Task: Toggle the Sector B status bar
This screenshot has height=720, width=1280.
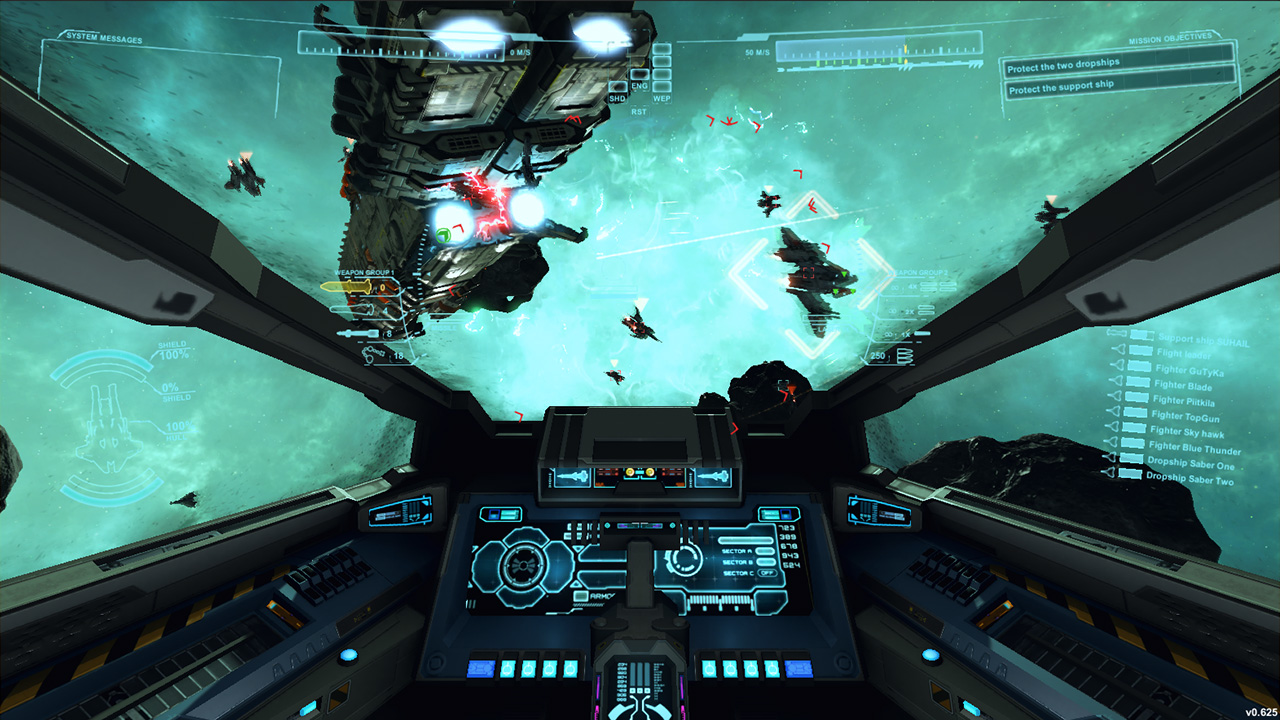Action: click(765, 562)
